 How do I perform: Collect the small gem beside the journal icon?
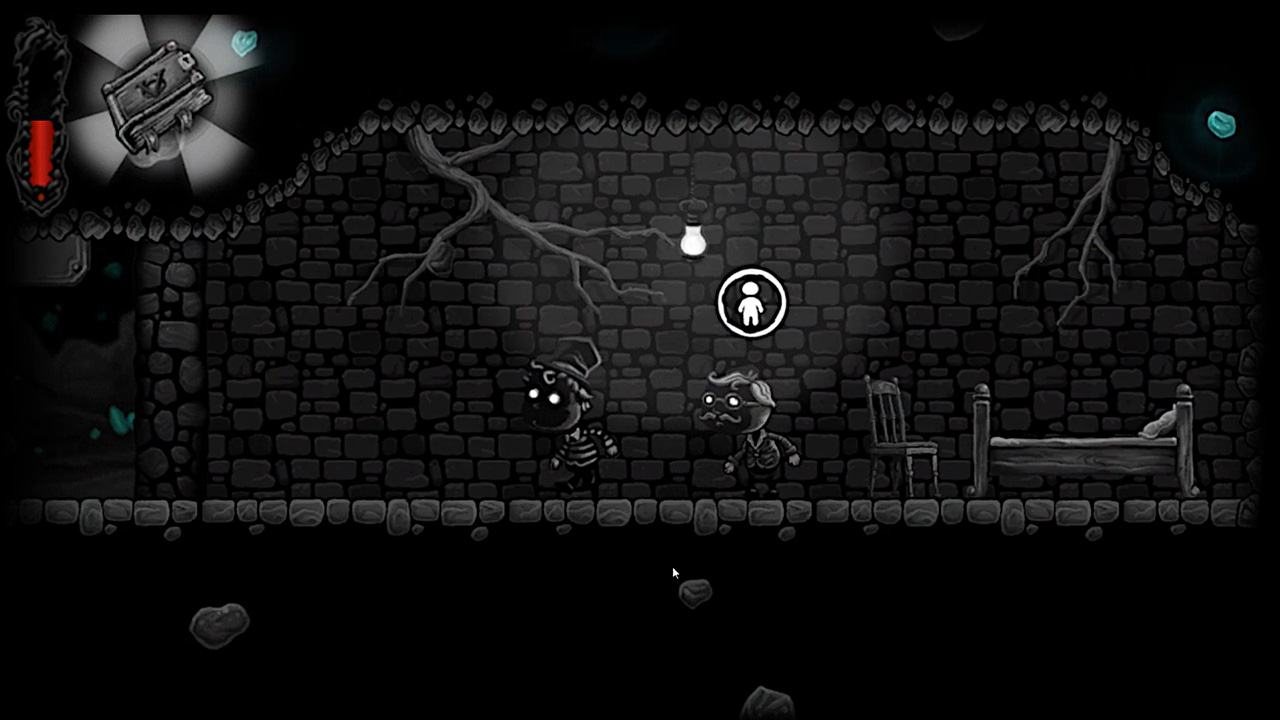[245, 42]
